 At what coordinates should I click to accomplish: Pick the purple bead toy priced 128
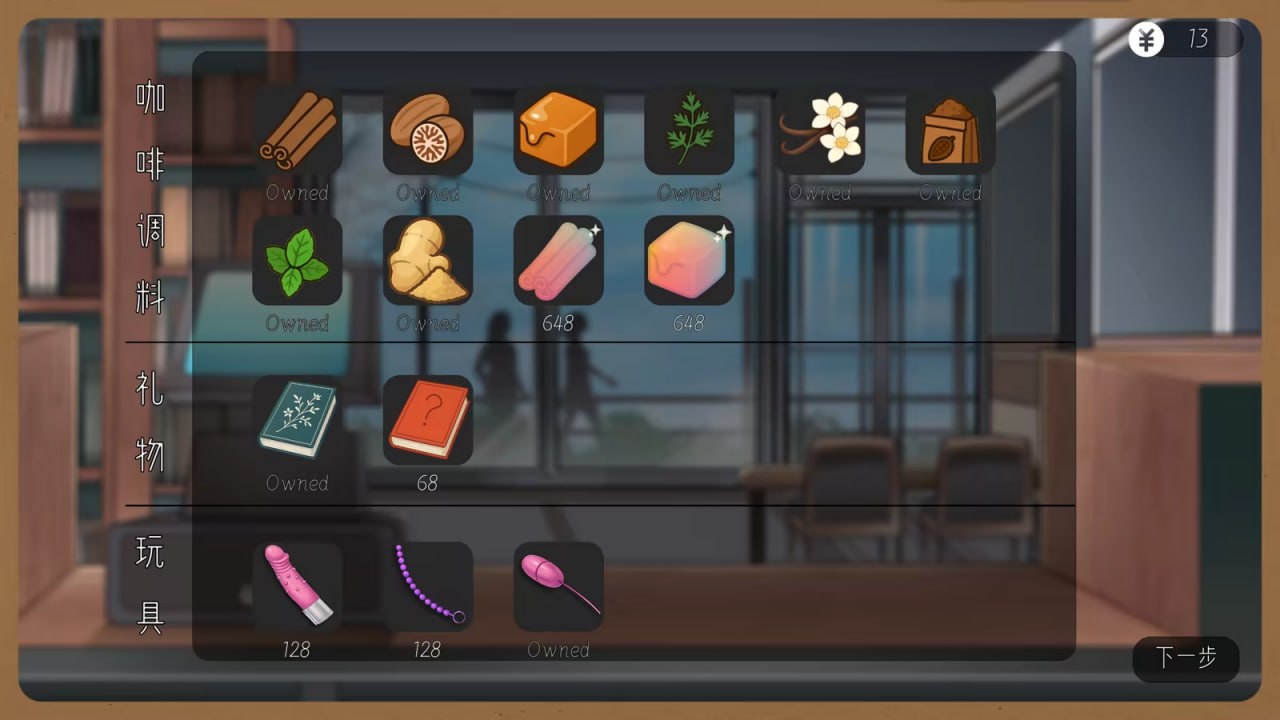tap(428, 587)
